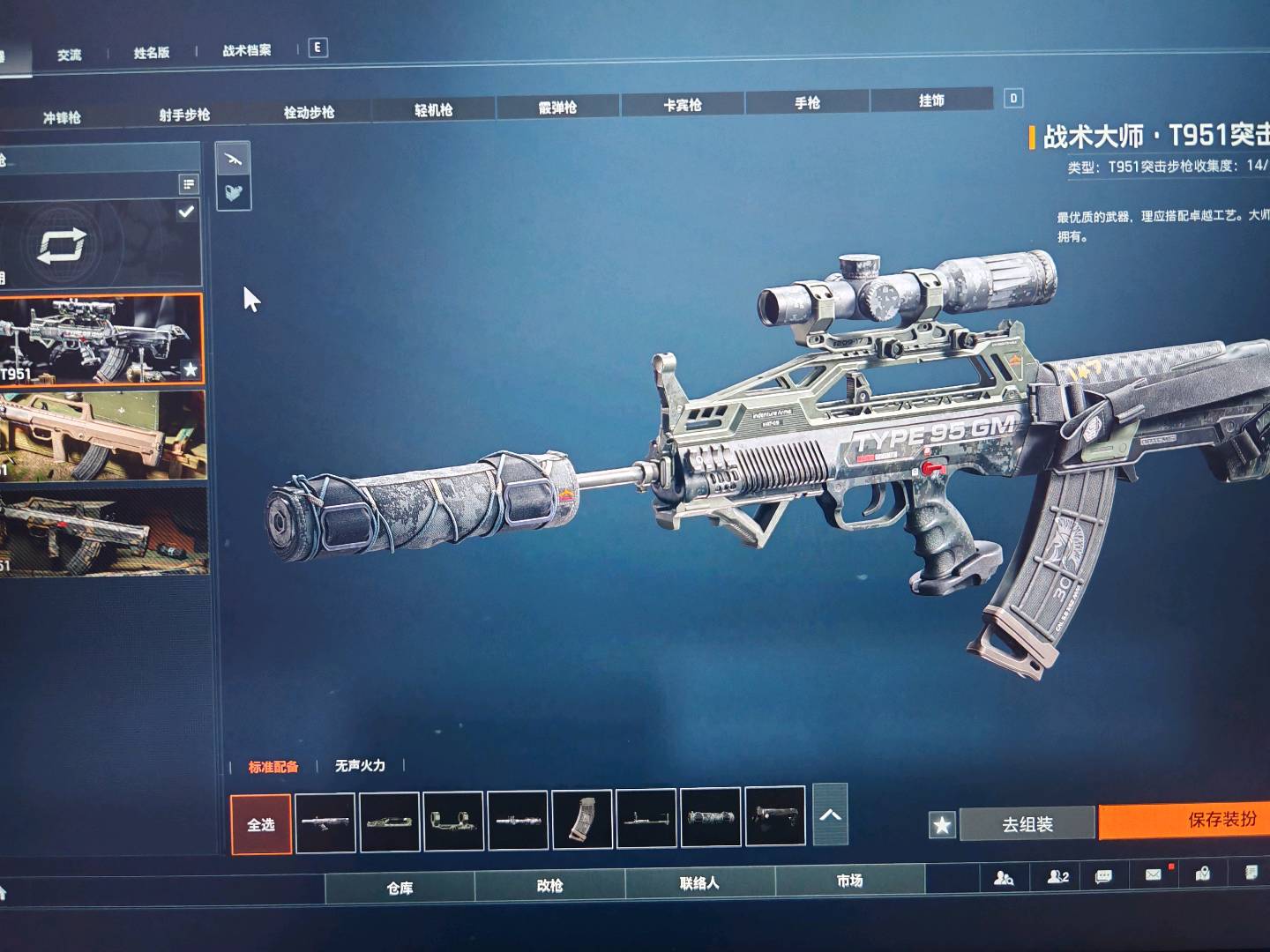Select the 射手步枪 weapon category
This screenshot has width=1270, height=952.
pyautogui.click(x=184, y=115)
